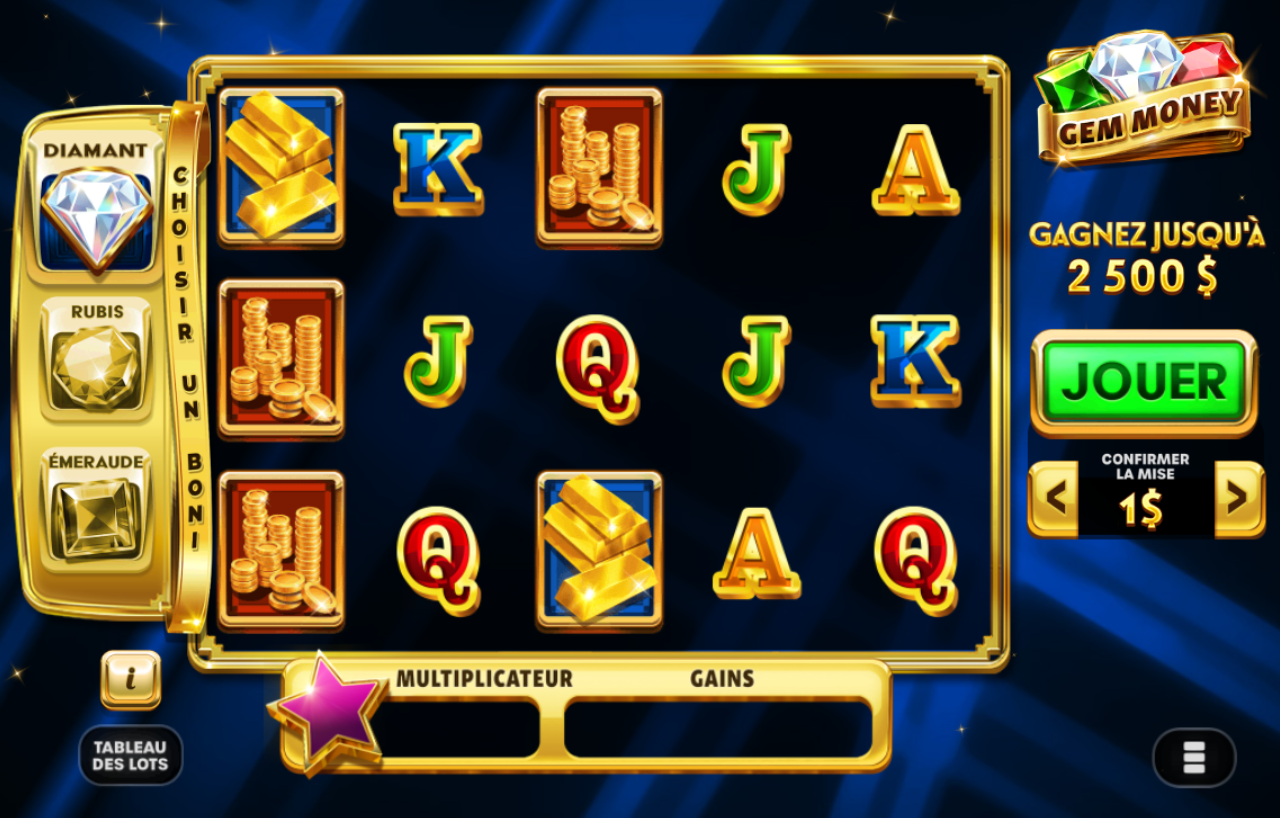
Task: Open the information panel via the i icon
Action: [x=130, y=678]
